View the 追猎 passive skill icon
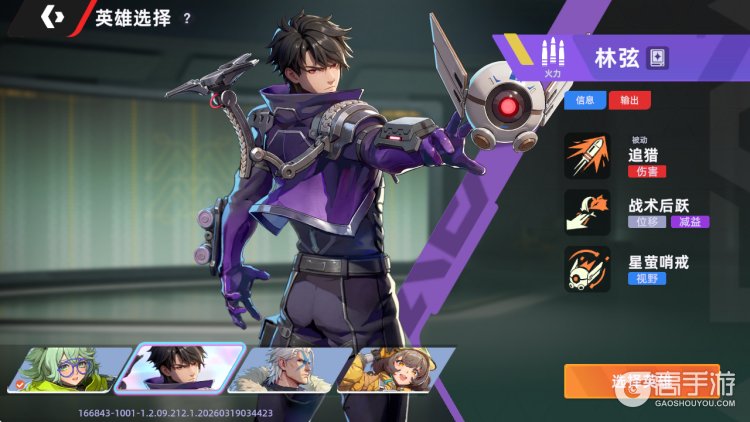Viewport: 750px width, 422px height. pos(587,156)
